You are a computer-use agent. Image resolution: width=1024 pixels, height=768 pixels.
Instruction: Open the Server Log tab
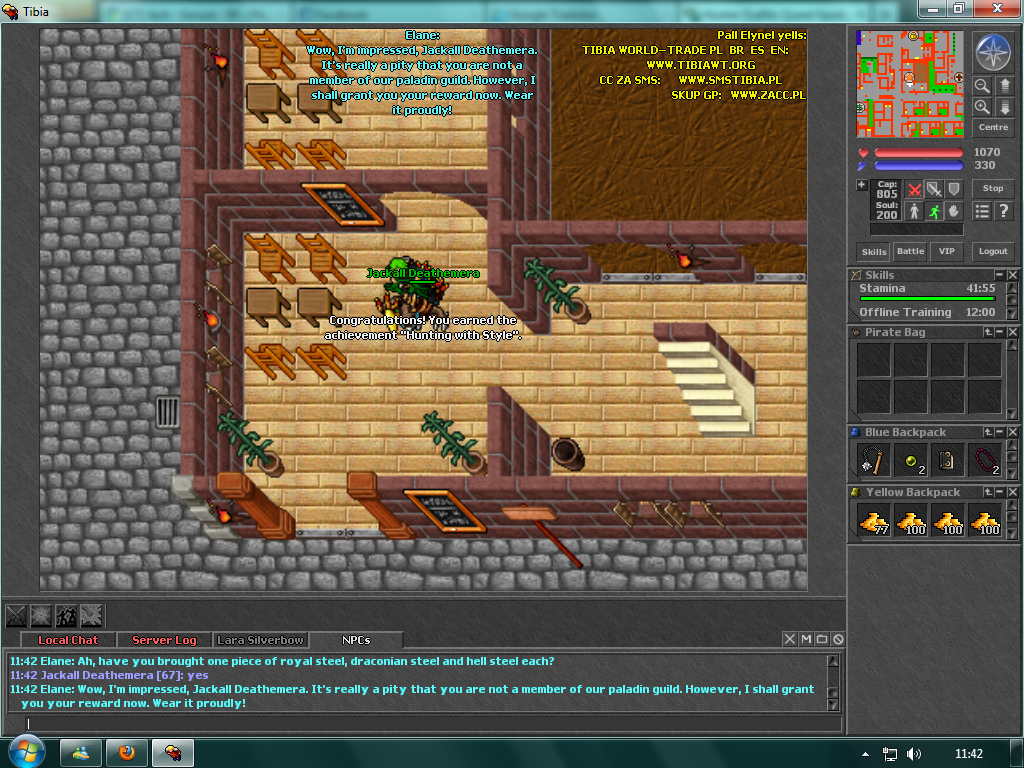point(164,640)
